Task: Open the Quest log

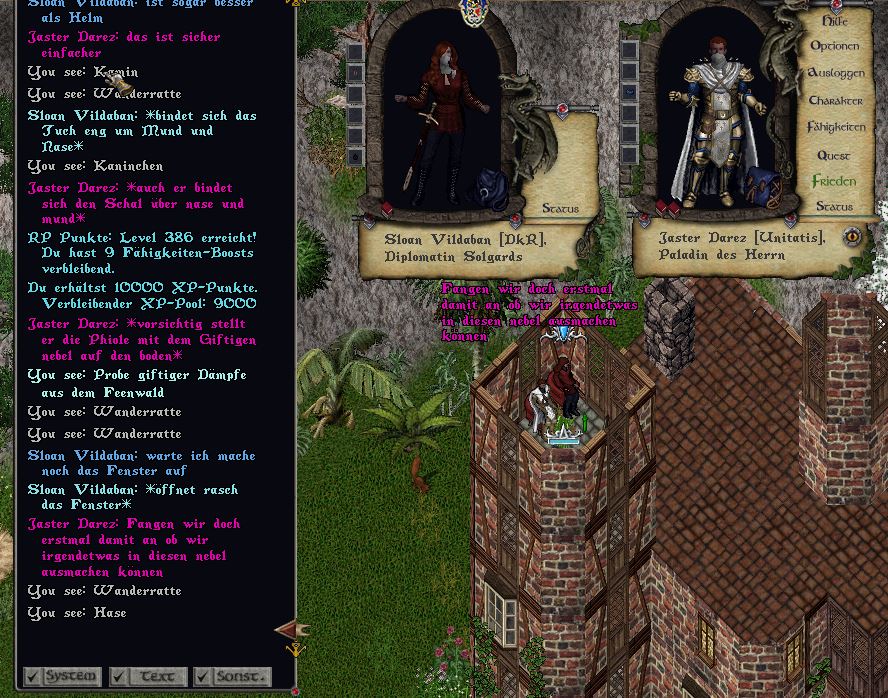Action: click(833, 155)
